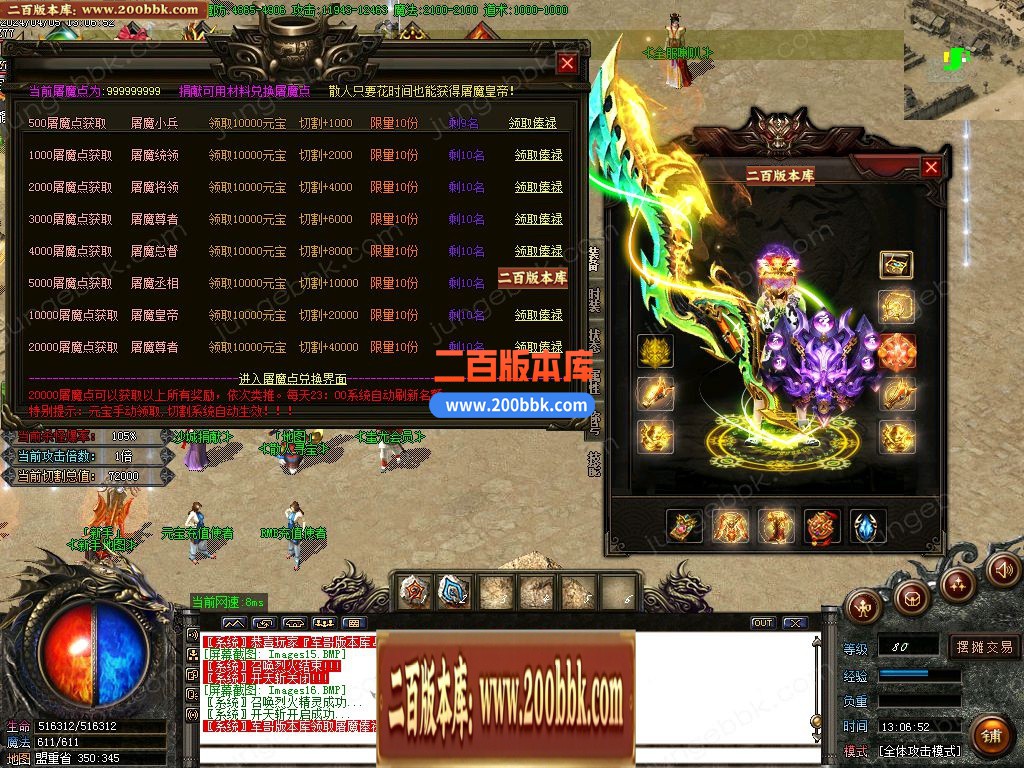This screenshot has width=1024, height=768.
Task: Claim 领取俸禄 for 屠魔总督 row
Action: pyautogui.click(x=538, y=251)
